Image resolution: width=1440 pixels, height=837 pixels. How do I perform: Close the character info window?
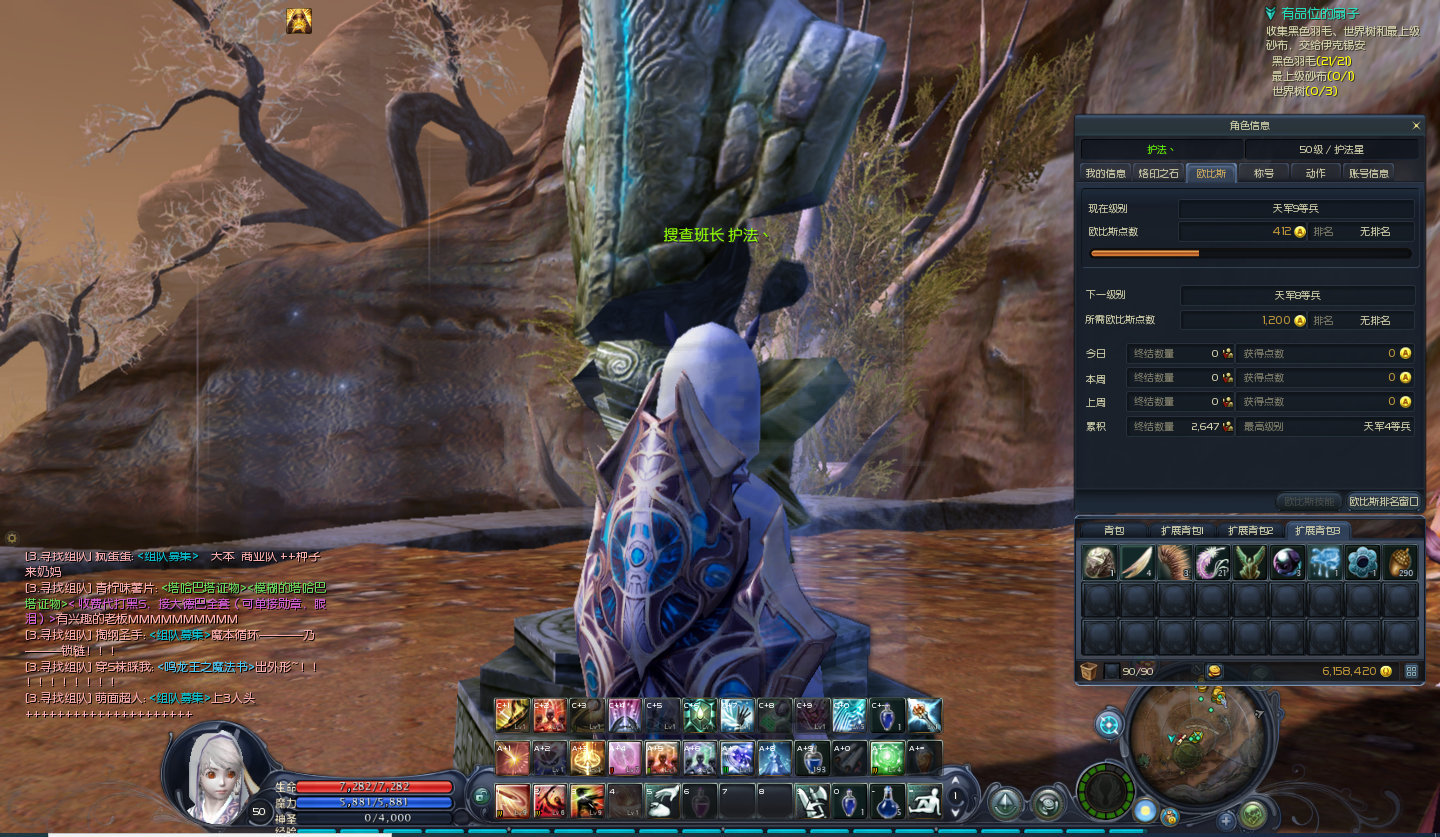1416,126
